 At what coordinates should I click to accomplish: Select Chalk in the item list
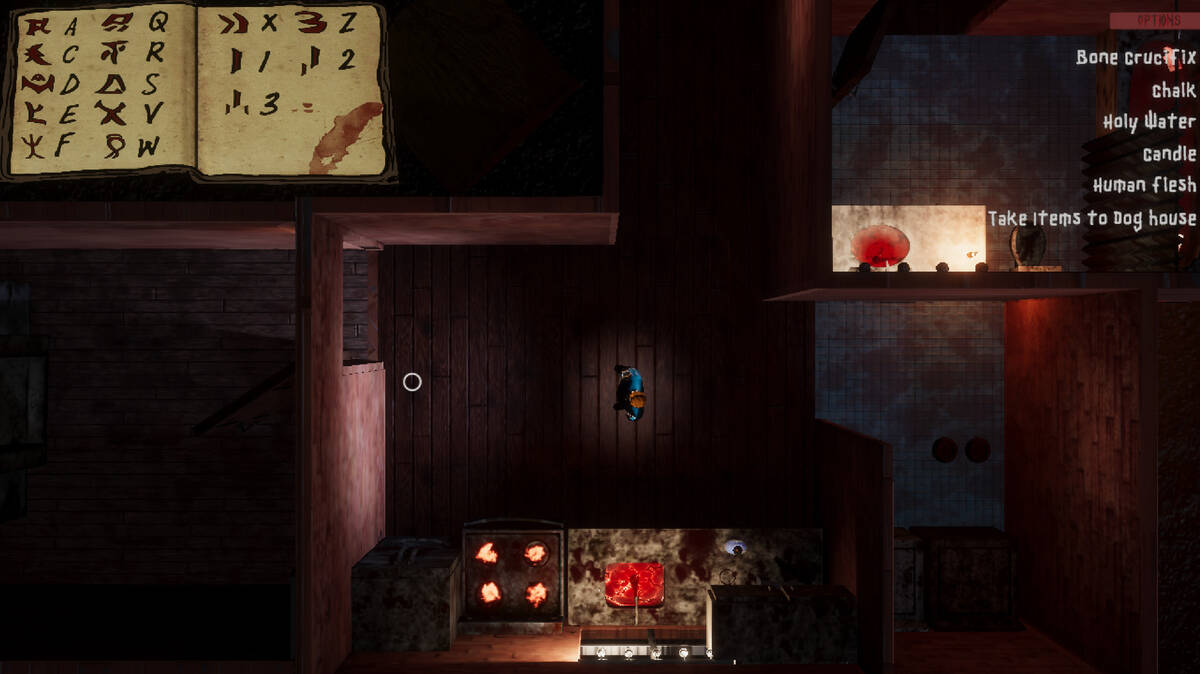click(x=1173, y=90)
